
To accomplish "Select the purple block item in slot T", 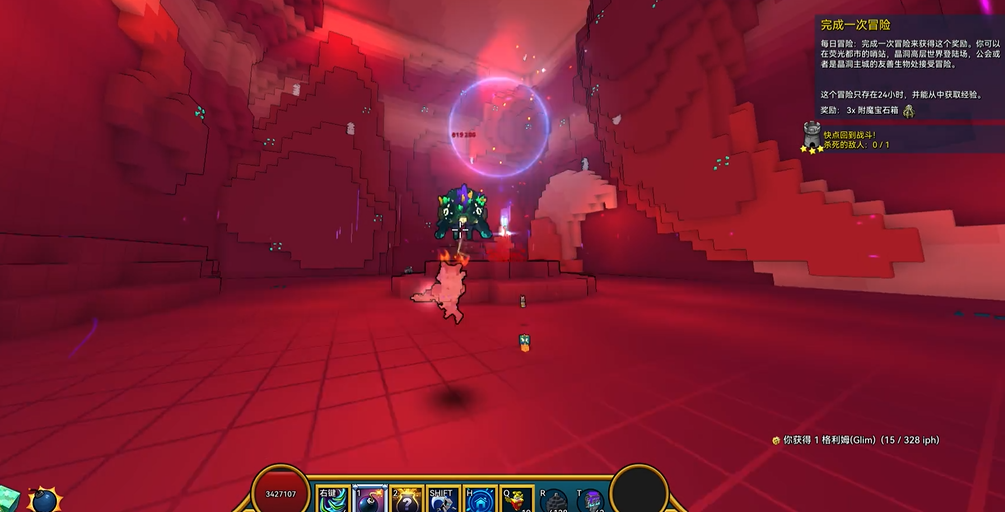I will [x=591, y=501].
